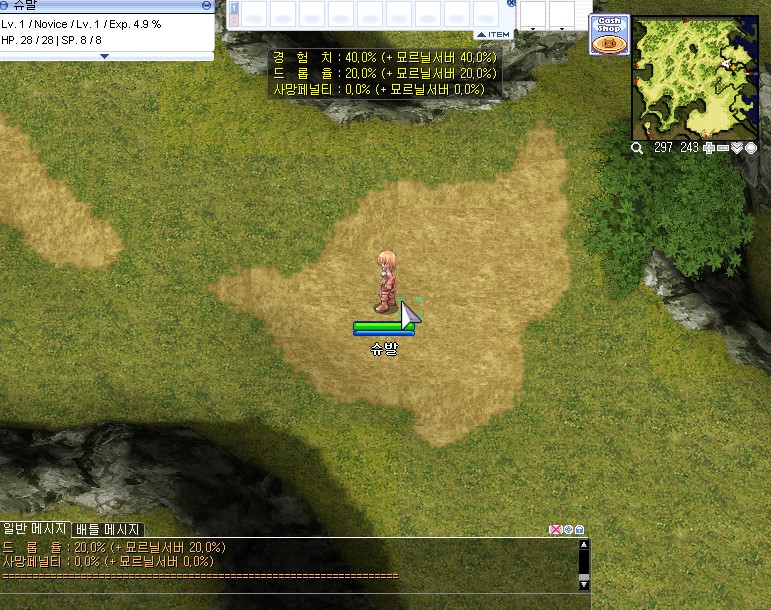Click the world minimap
This screenshot has width=771, height=610.
click(696, 77)
